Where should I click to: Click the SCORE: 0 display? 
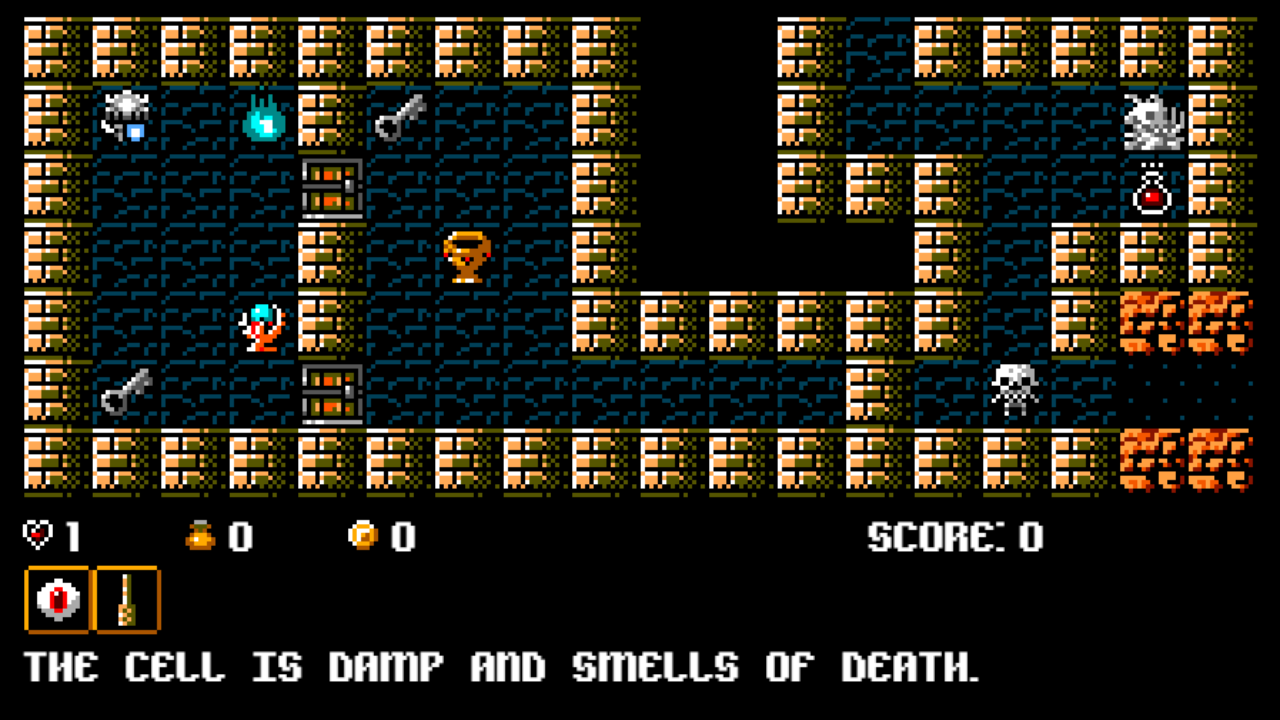click(x=955, y=537)
